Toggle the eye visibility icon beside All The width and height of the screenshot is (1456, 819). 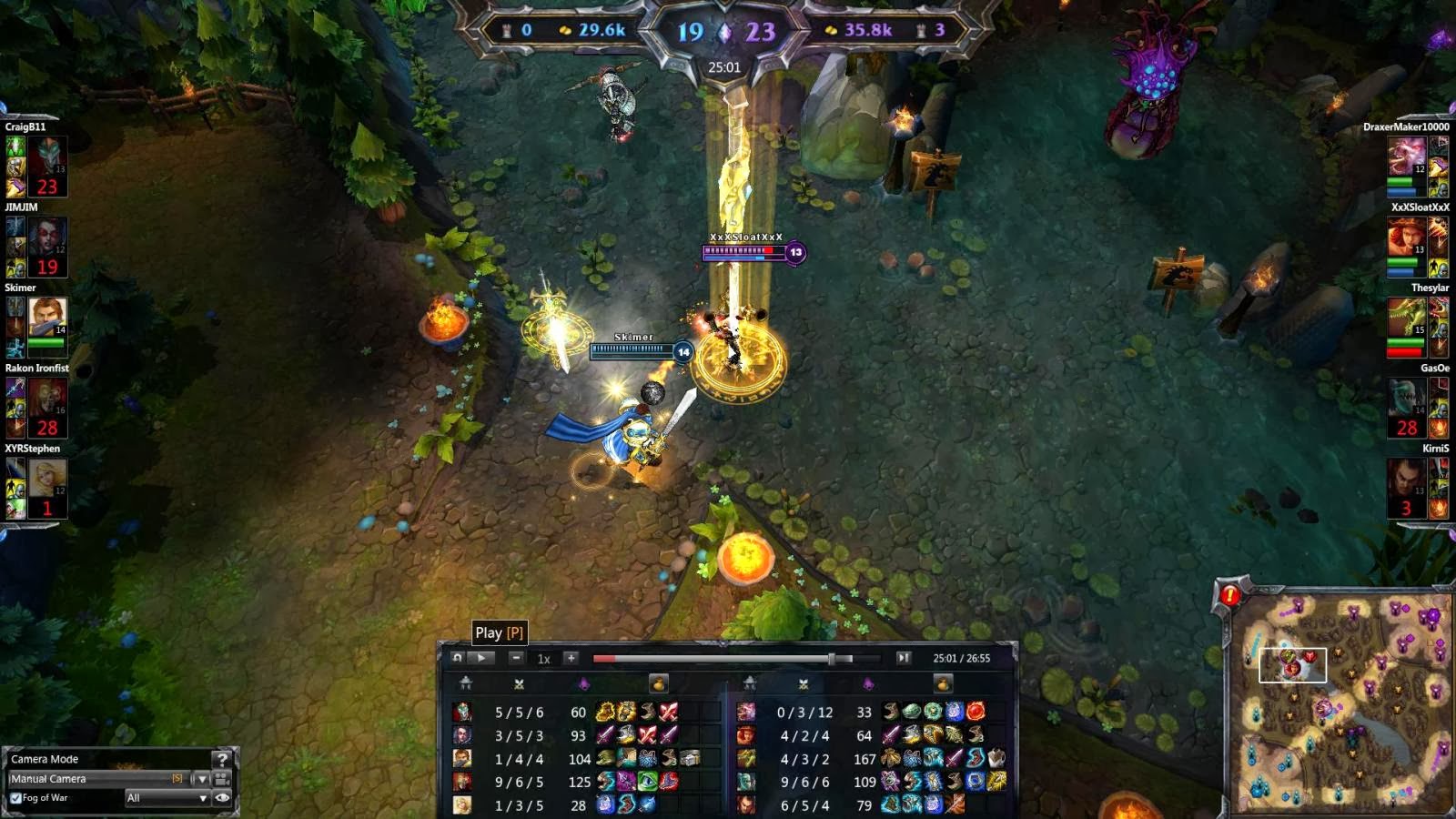point(223,797)
